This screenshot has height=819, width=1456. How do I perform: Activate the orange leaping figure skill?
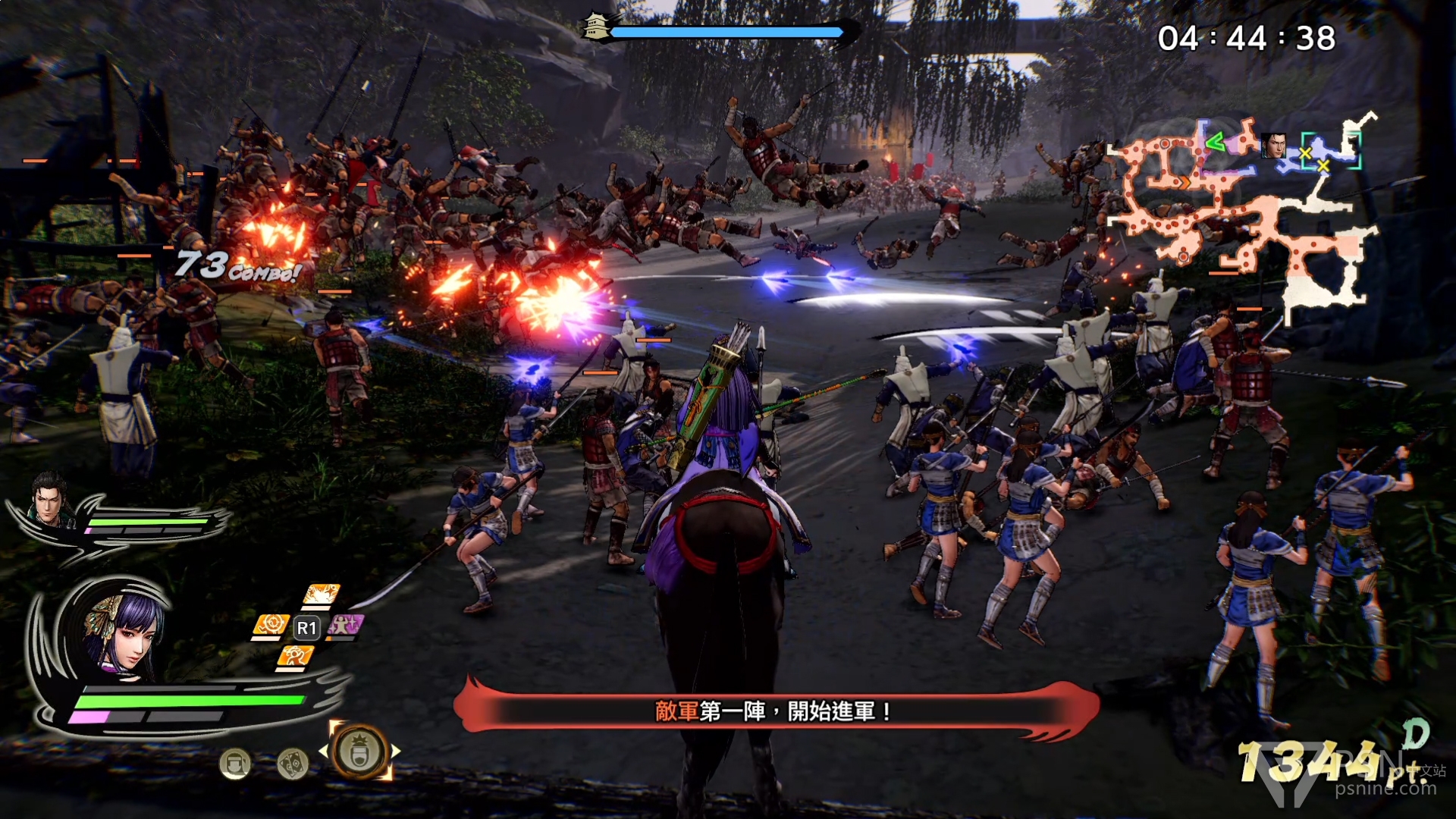coord(294,657)
